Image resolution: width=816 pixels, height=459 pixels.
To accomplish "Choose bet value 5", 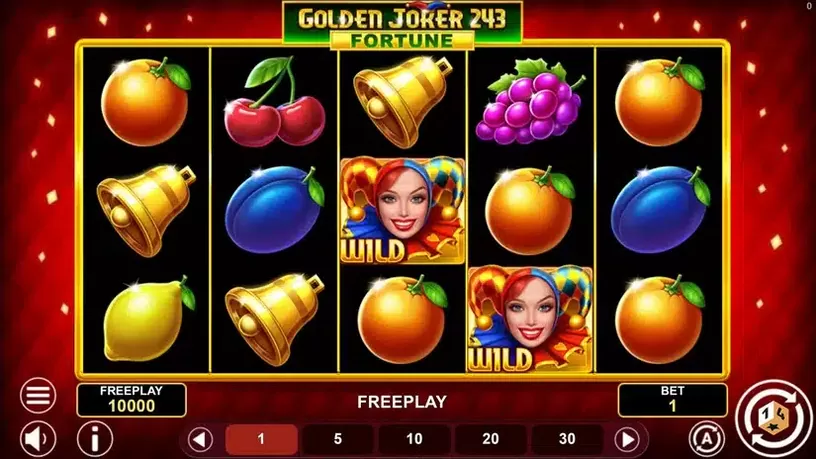I will pos(338,438).
